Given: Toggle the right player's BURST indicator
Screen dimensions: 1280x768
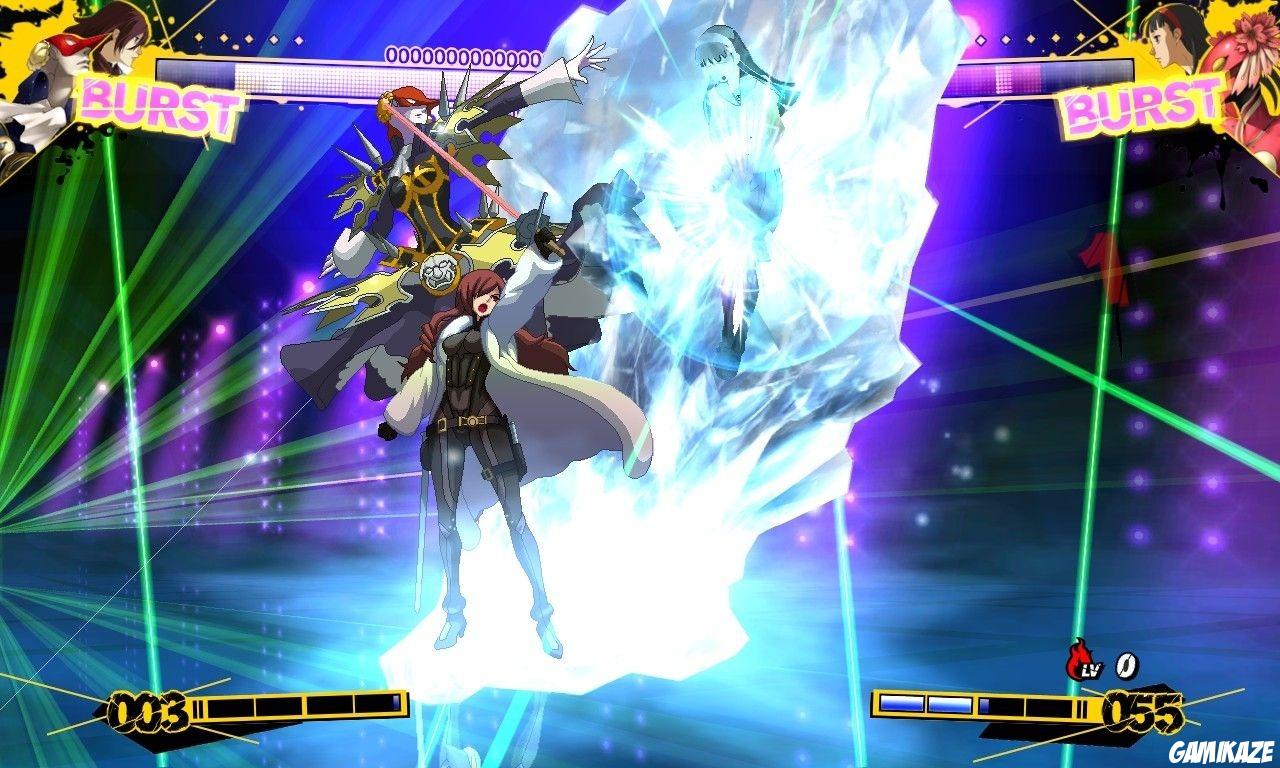Looking at the screenshot, I should point(1138,105).
